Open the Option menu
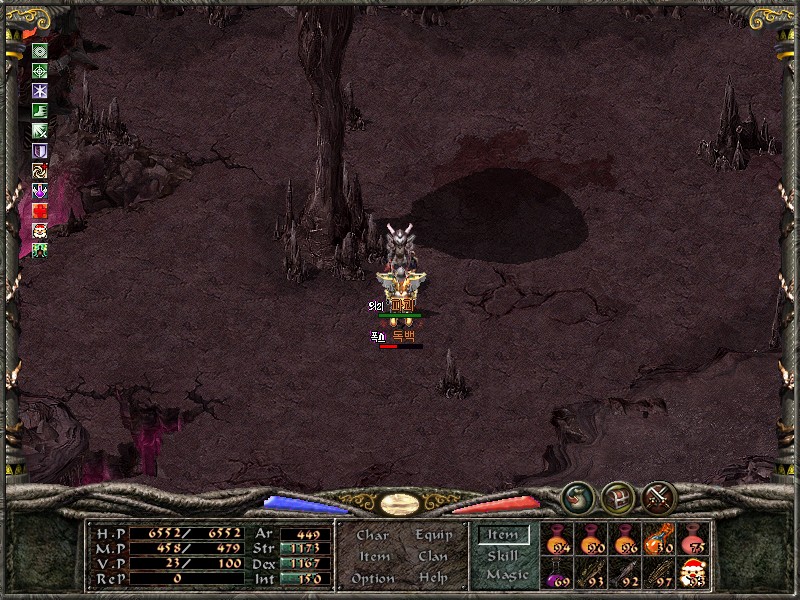800x600 pixels. [x=372, y=578]
